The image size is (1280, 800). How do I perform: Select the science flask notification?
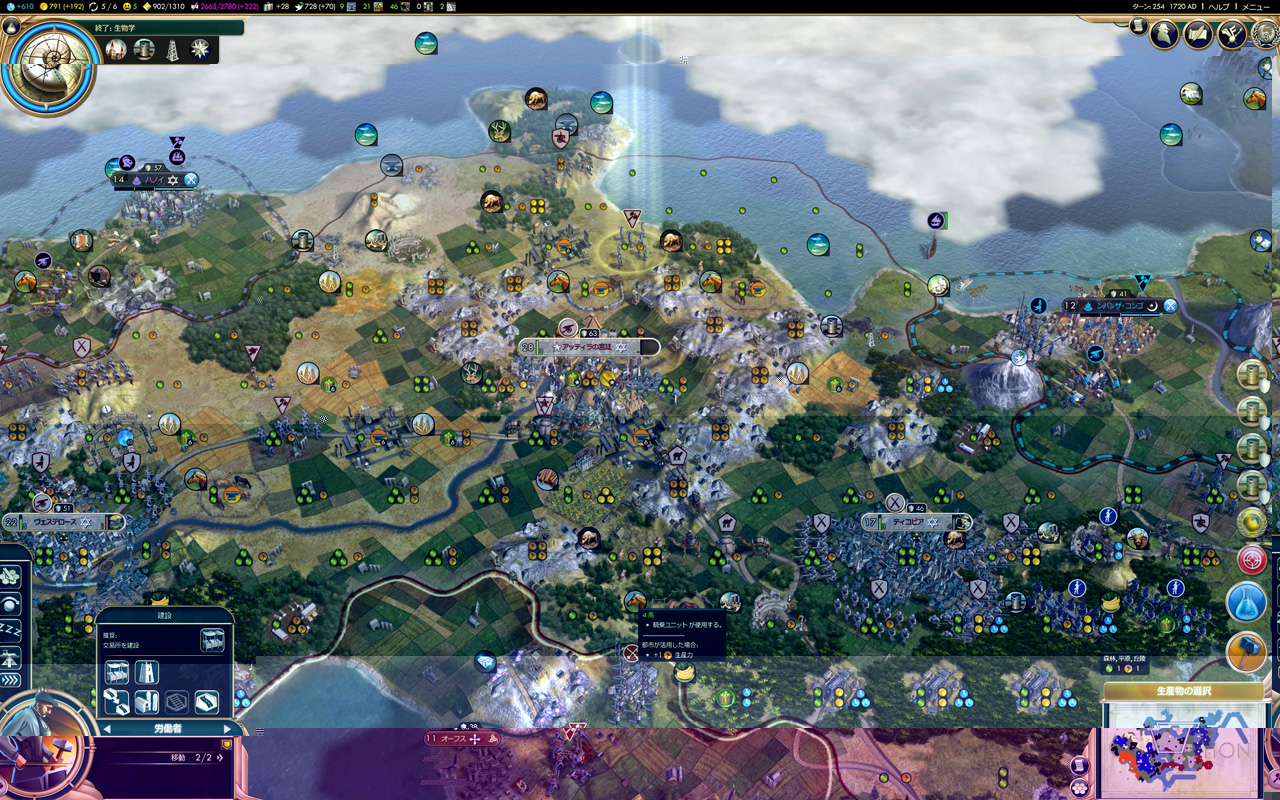pos(1245,602)
